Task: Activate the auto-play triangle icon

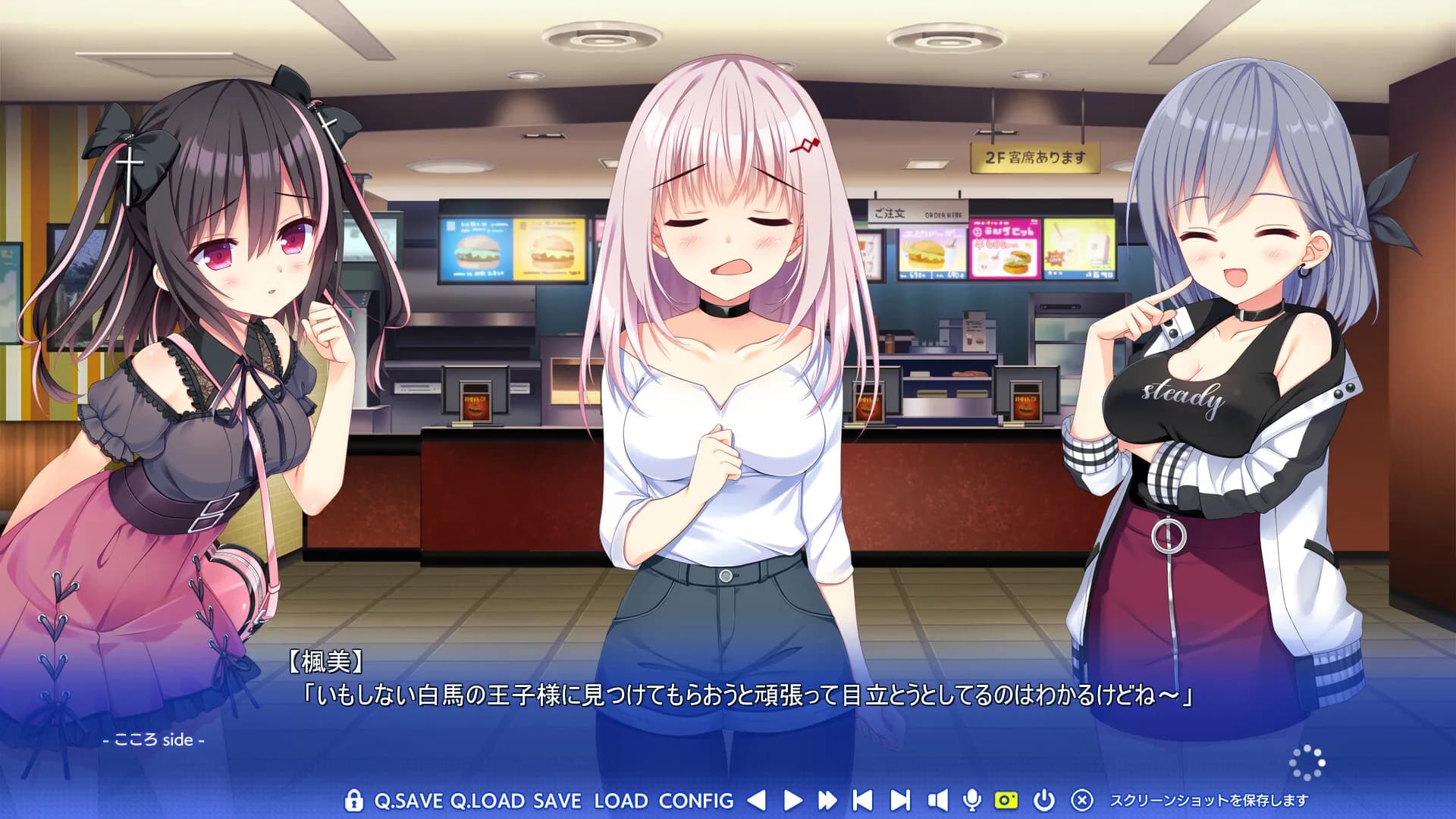Action: (792, 800)
